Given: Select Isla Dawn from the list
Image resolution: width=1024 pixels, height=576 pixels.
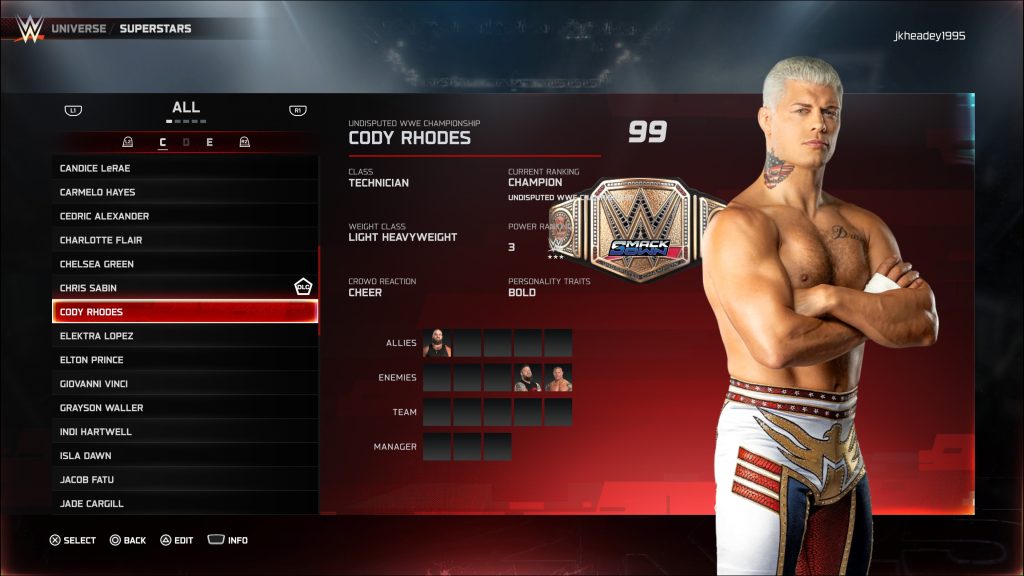Looking at the screenshot, I should (x=185, y=456).
